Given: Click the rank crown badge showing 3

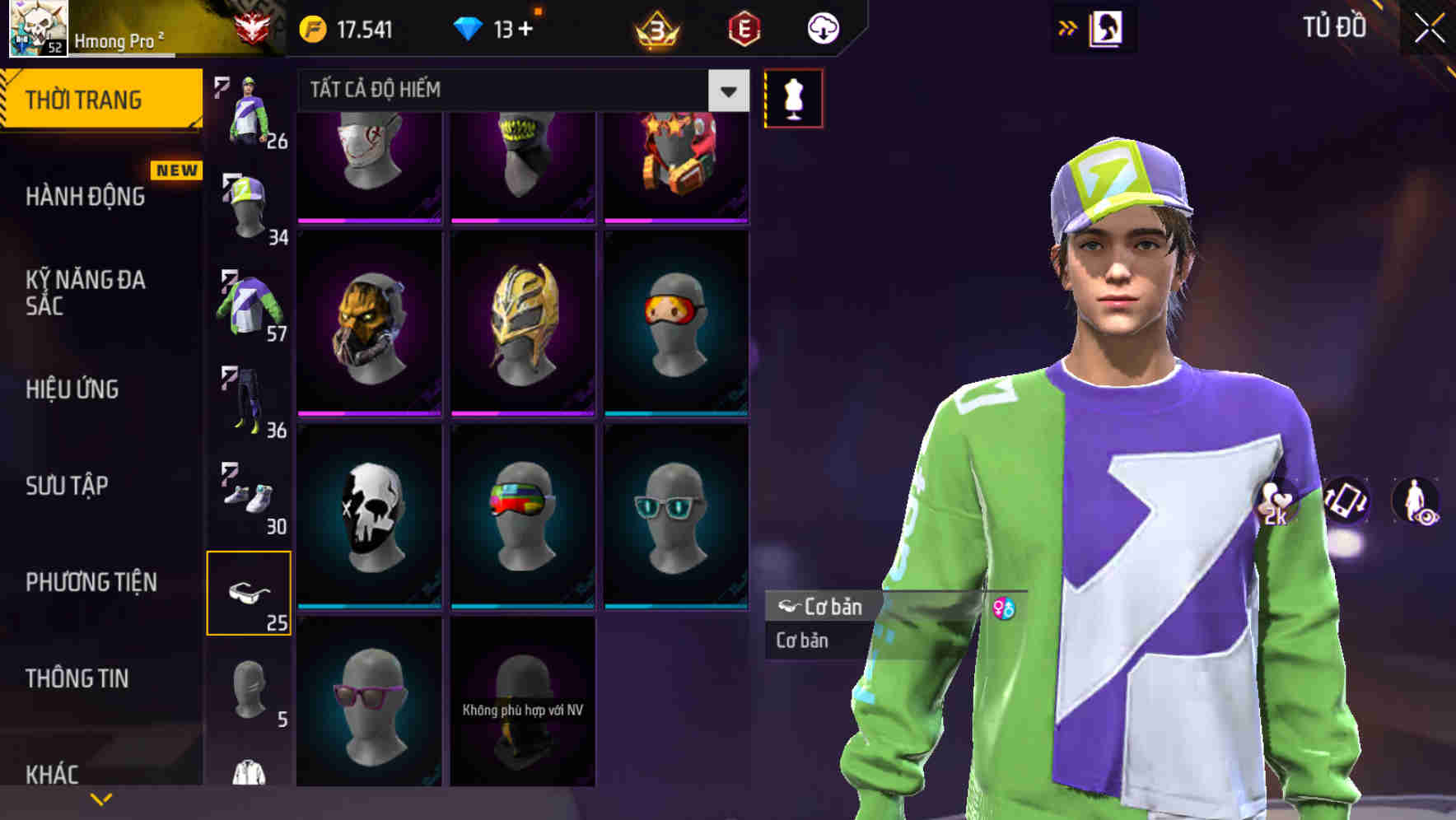Looking at the screenshot, I should coord(655,28).
